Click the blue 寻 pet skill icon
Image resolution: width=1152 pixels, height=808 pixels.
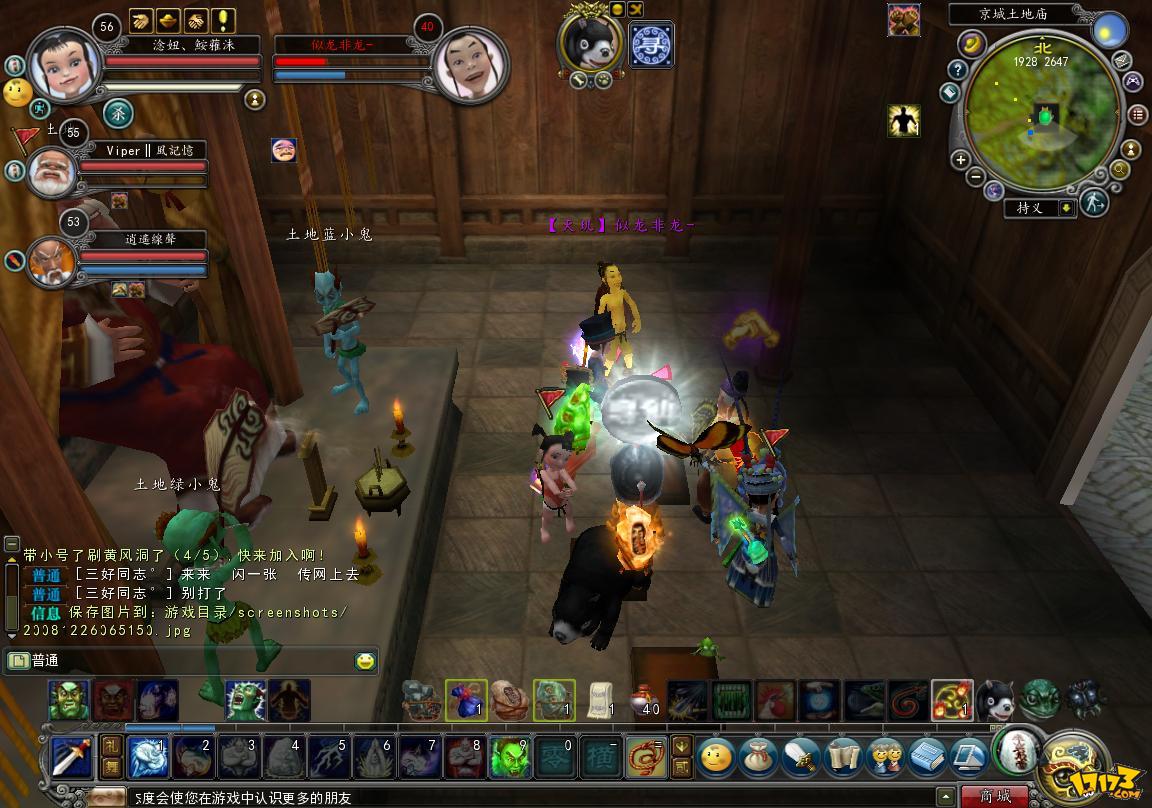tap(651, 45)
